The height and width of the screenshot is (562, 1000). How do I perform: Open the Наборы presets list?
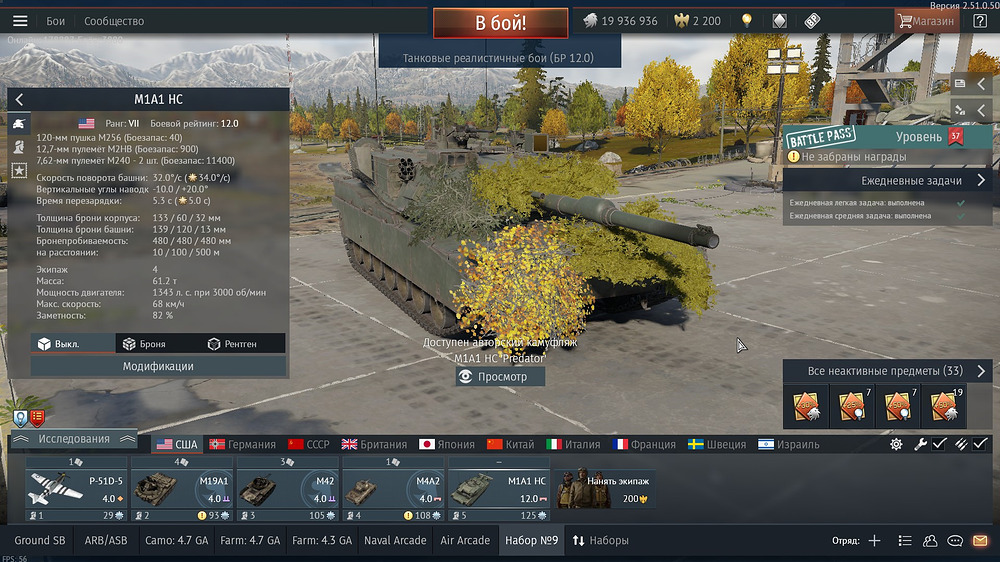[600, 541]
